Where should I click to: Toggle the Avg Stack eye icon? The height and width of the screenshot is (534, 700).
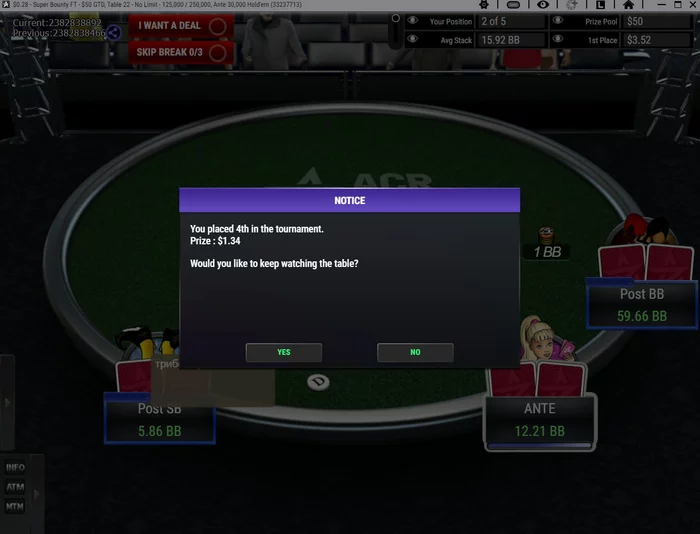point(413,40)
